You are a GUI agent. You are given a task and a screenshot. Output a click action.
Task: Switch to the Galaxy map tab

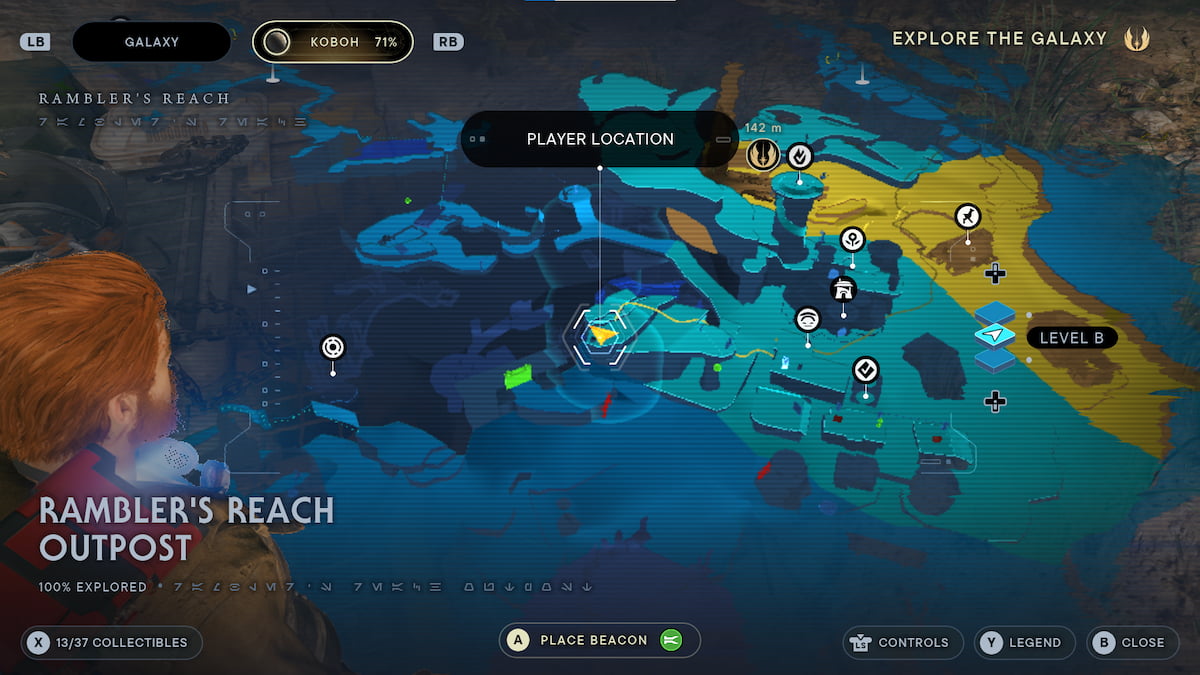pyautogui.click(x=152, y=42)
